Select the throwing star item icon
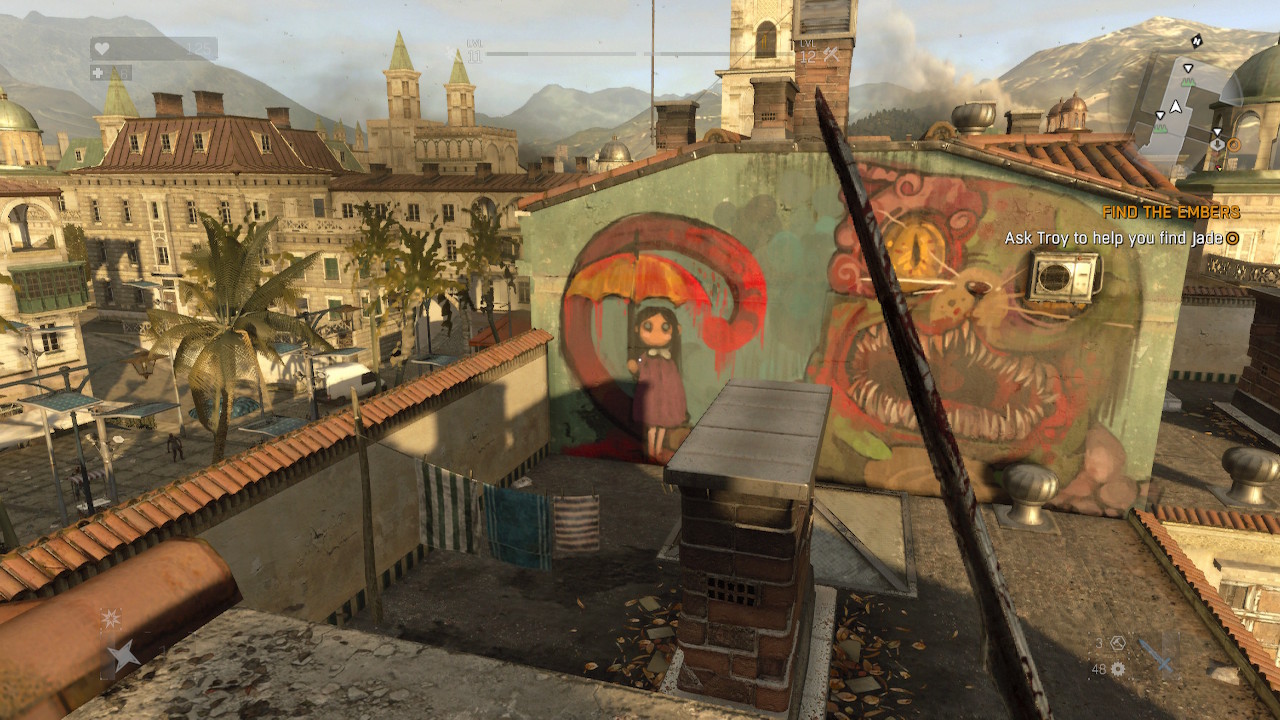The height and width of the screenshot is (720, 1280). click(123, 656)
